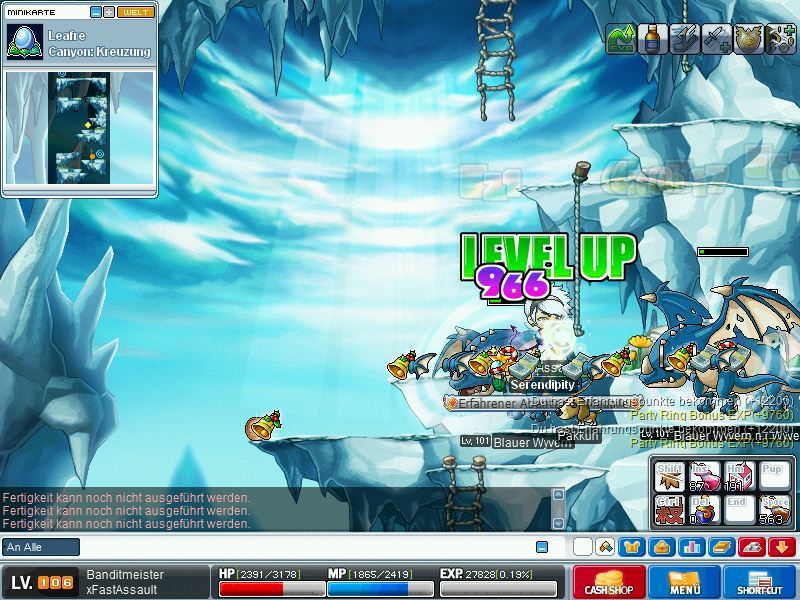Open the skill book icon
Viewport: 800px width, 600px height.
(722, 547)
